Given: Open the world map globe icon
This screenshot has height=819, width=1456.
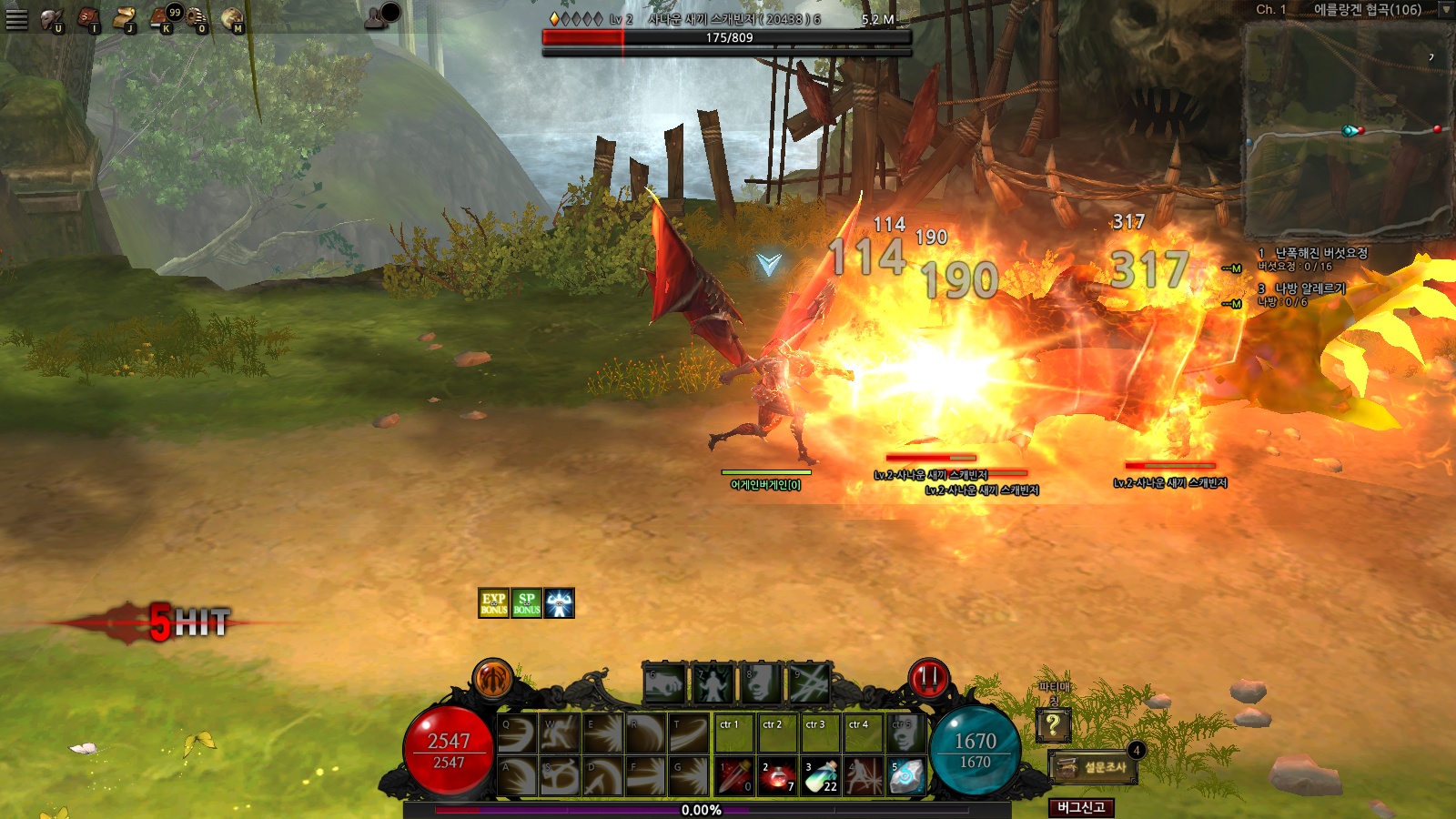Looking at the screenshot, I should (232, 18).
